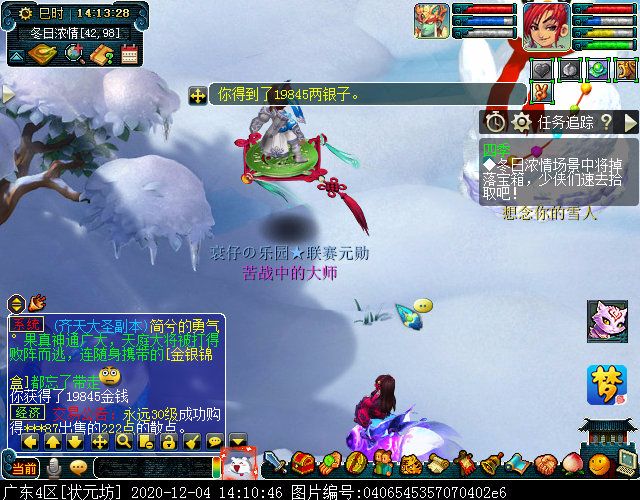Click the sword attack icon in bottom bar
This screenshot has width=640, height=500.
[x=274, y=463]
